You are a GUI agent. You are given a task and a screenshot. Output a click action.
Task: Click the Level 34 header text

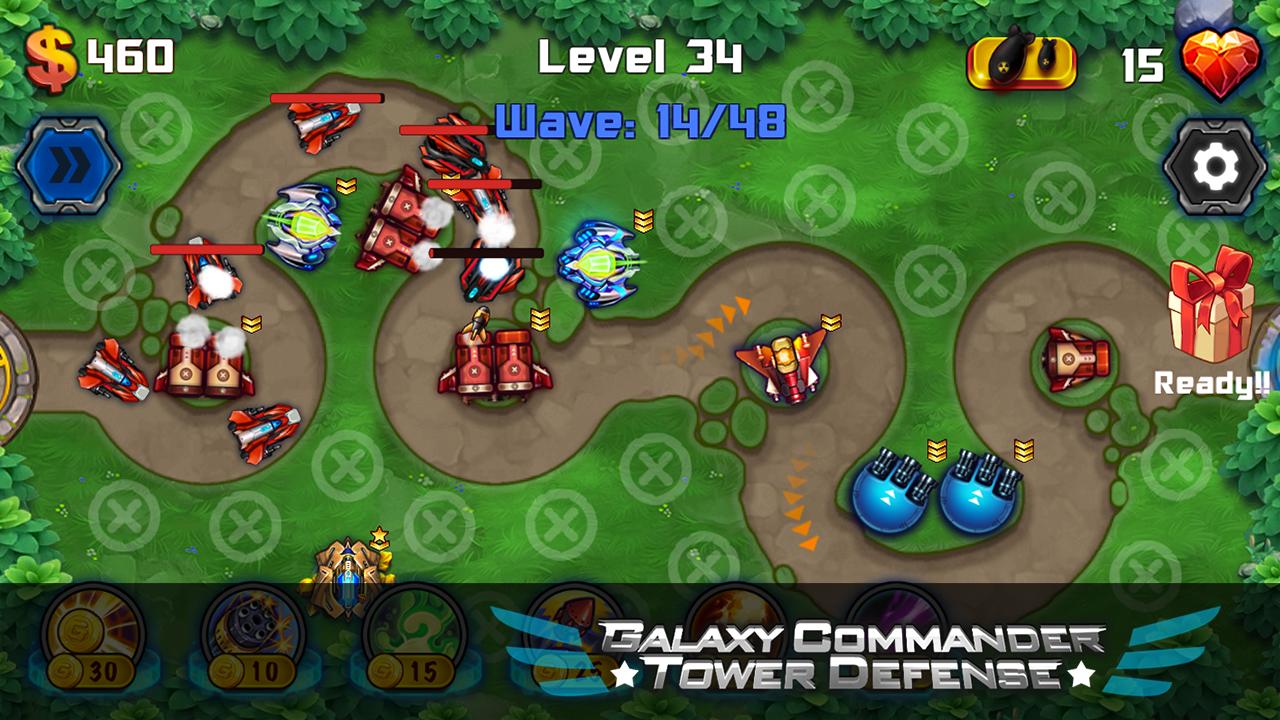click(x=638, y=57)
